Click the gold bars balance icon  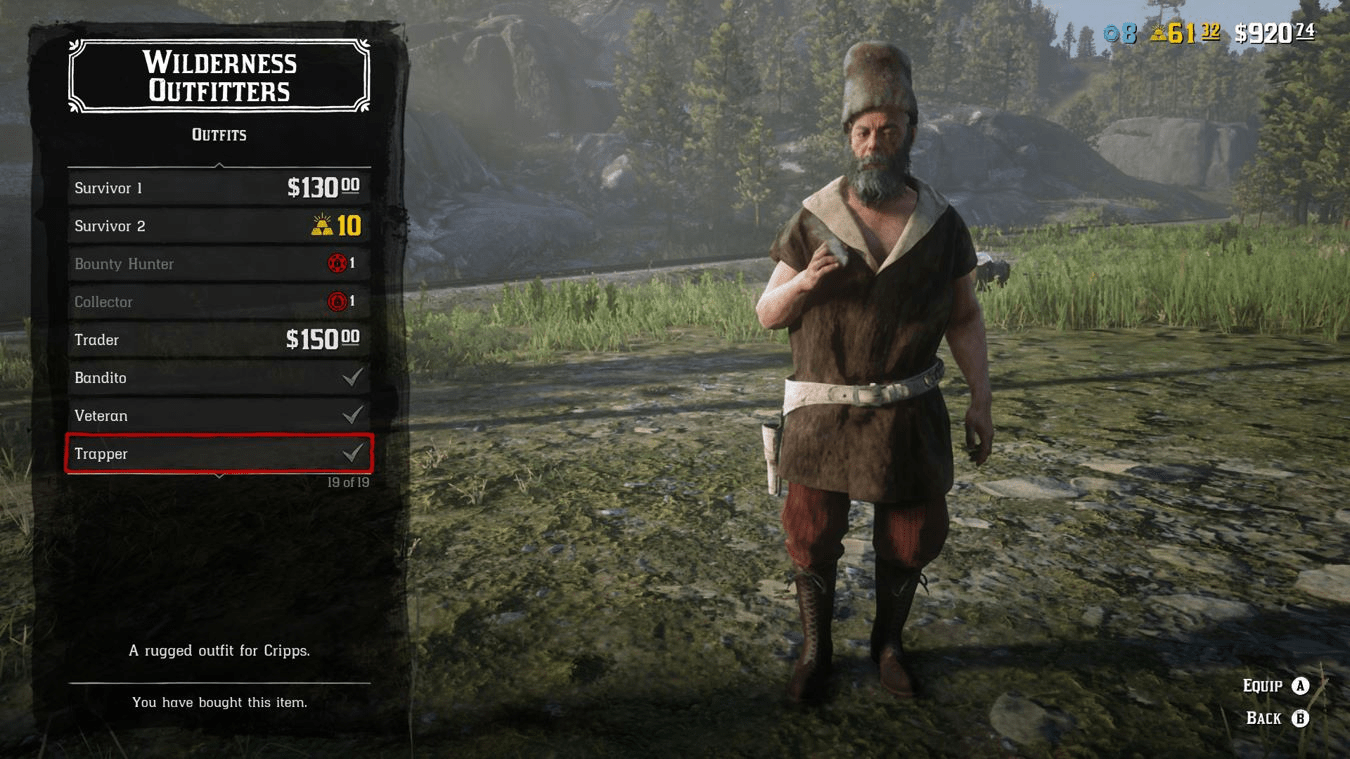point(1157,33)
